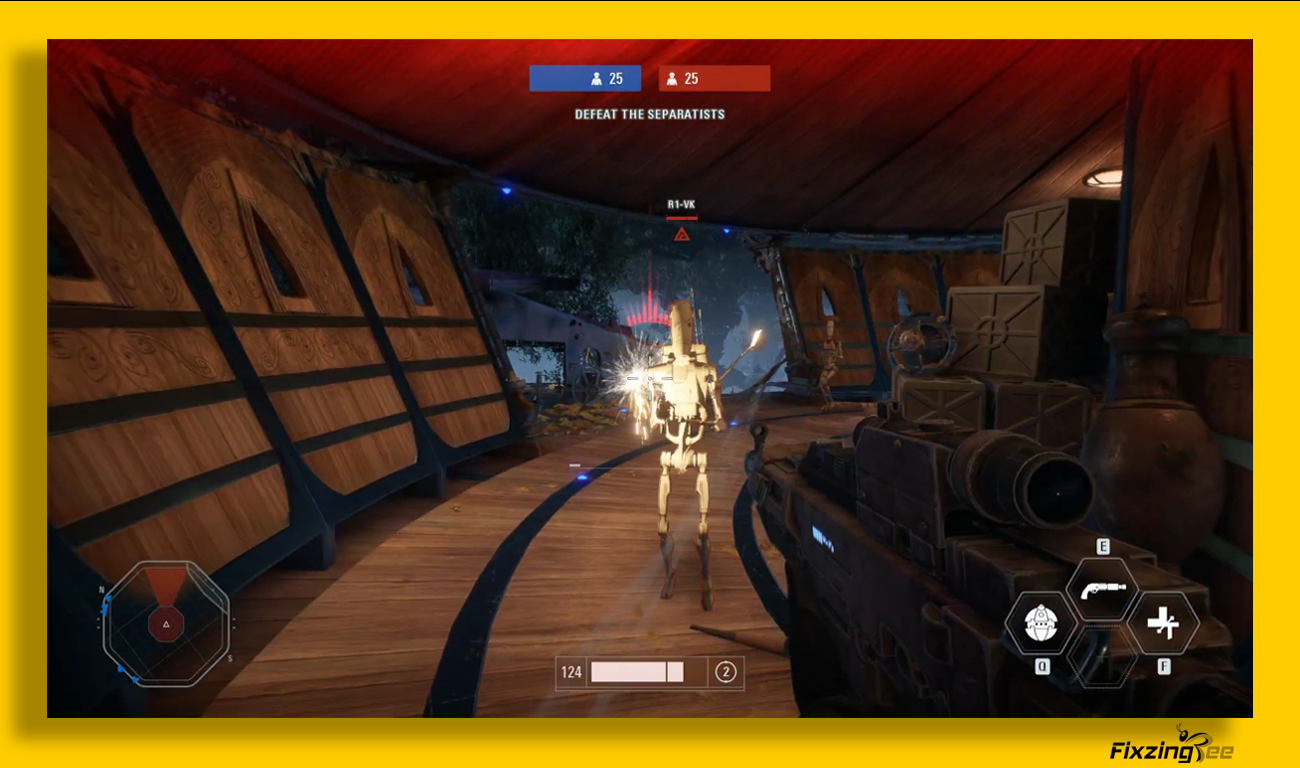
Task: Click the Fixzingbee logo watermark
Action: [1171, 747]
